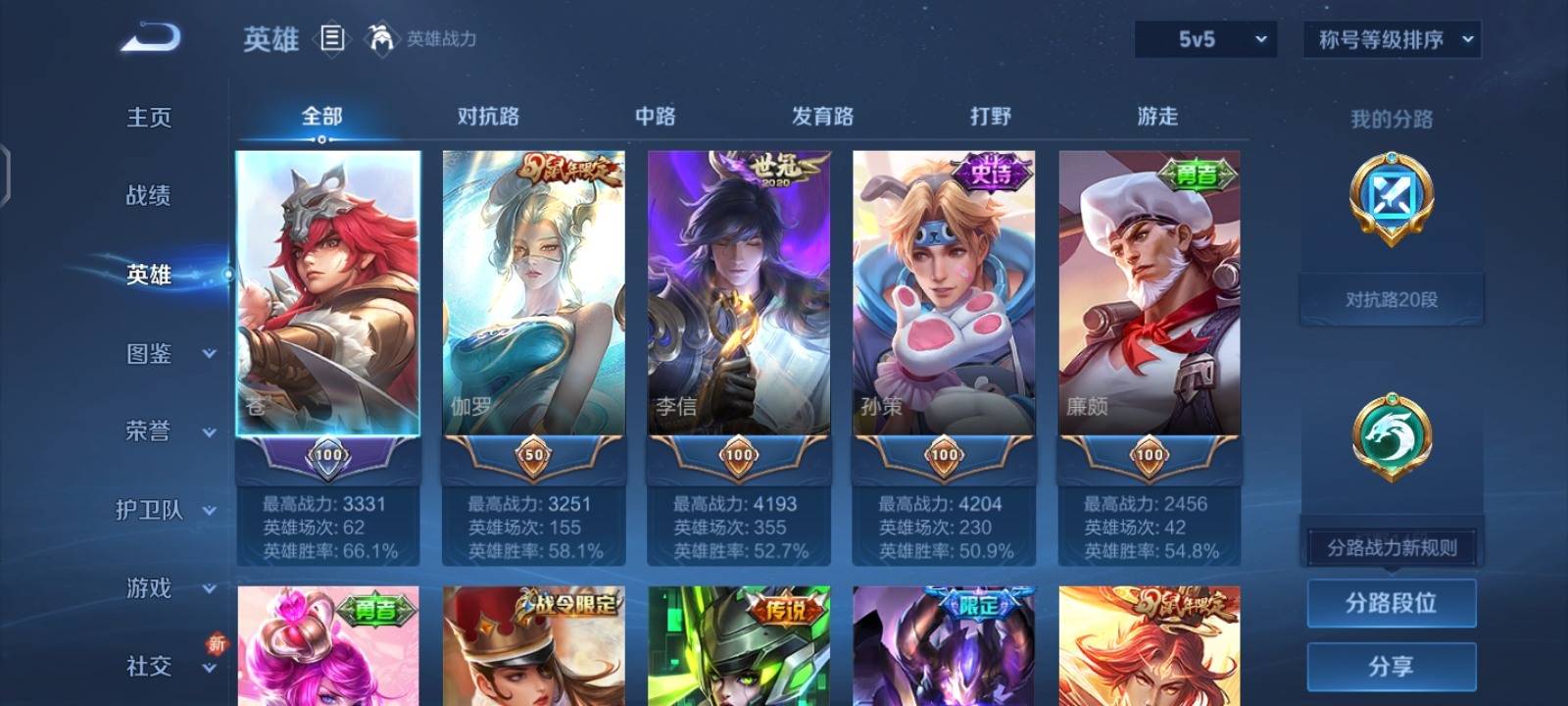Switch to the 打野 tab

click(x=990, y=117)
